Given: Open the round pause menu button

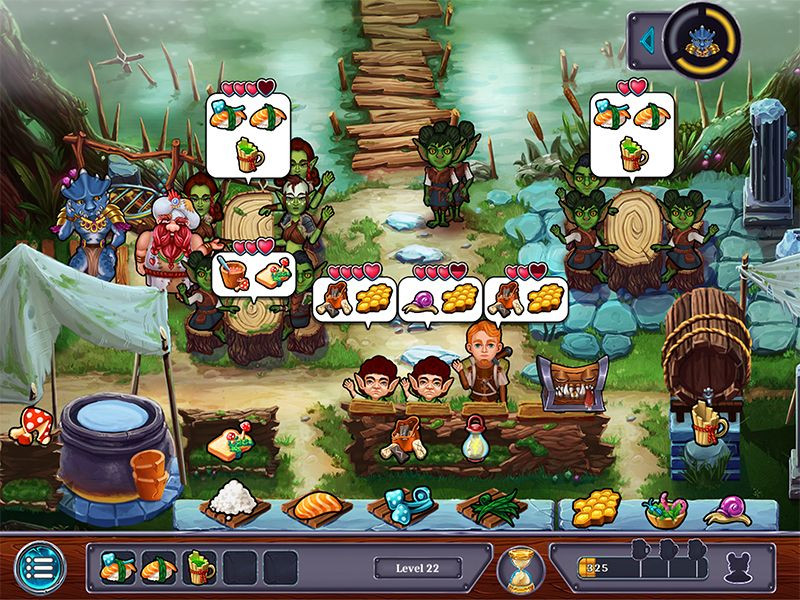Looking at the screenshot, I should [x=38, y=568].
